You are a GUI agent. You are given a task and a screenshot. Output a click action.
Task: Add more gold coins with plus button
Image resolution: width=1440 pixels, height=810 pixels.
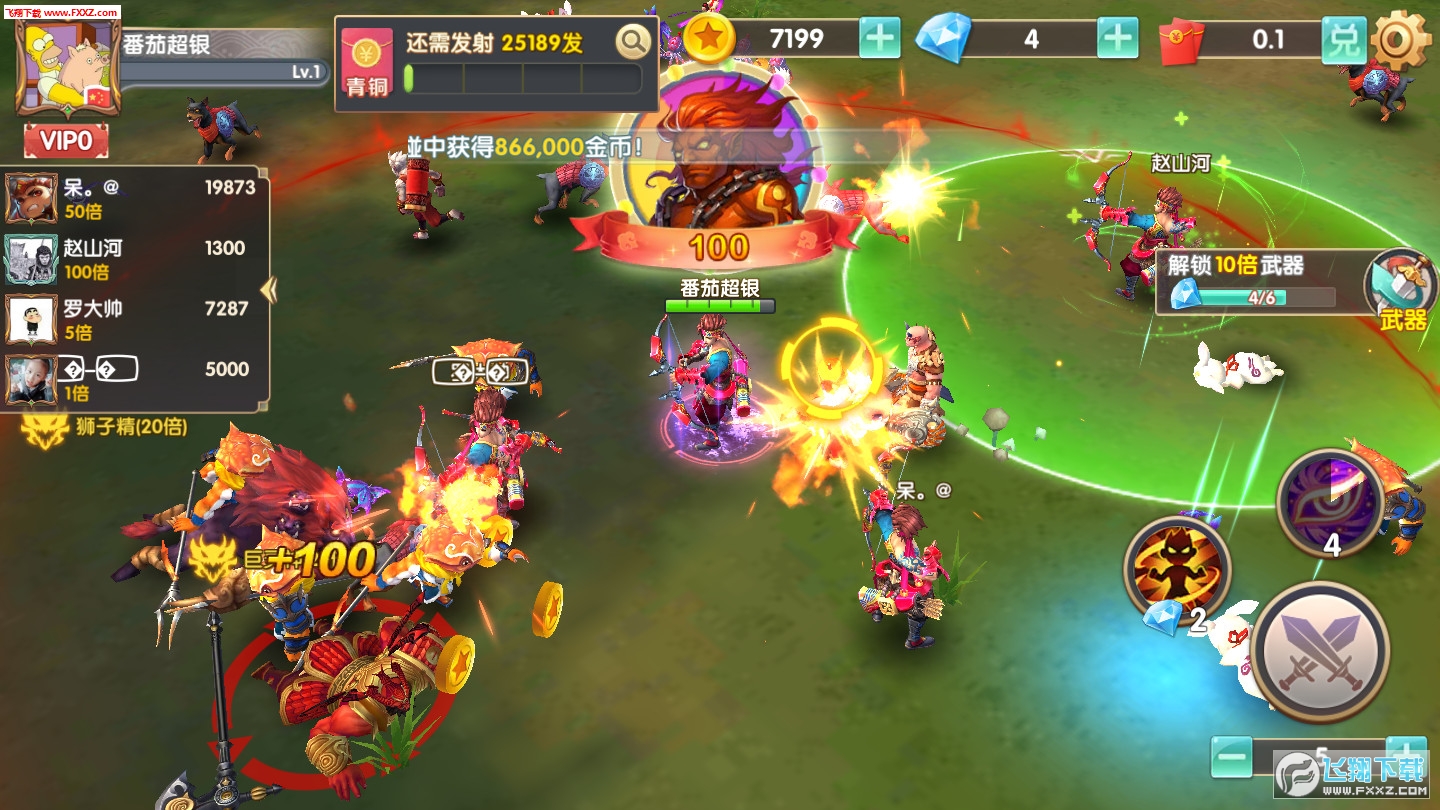[x=880, y=39]
